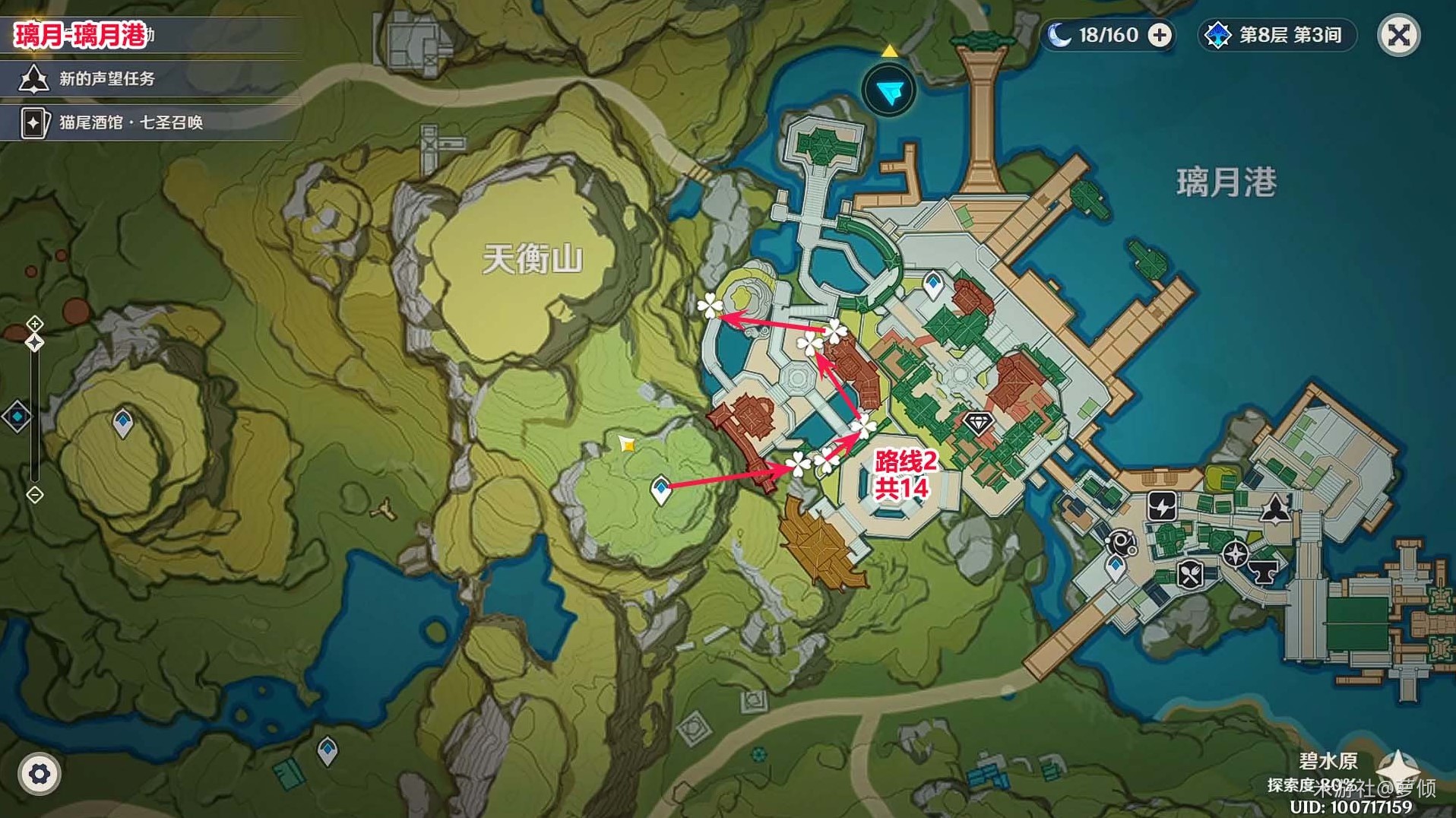Click the plus next to 18/160 resin count
The height and width of the screenshot is (818, 1456).
[1160, 35]
